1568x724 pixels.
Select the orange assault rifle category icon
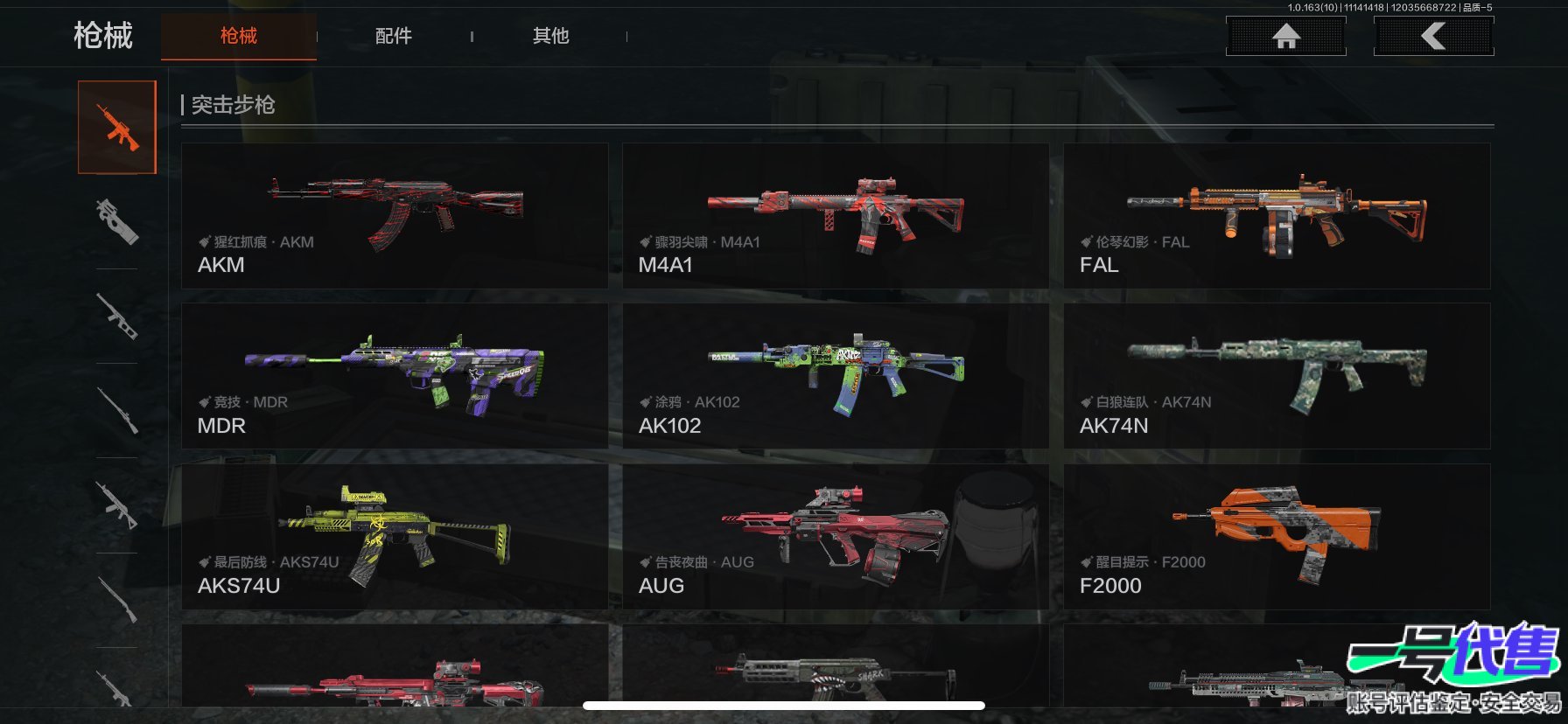(117, 128)
